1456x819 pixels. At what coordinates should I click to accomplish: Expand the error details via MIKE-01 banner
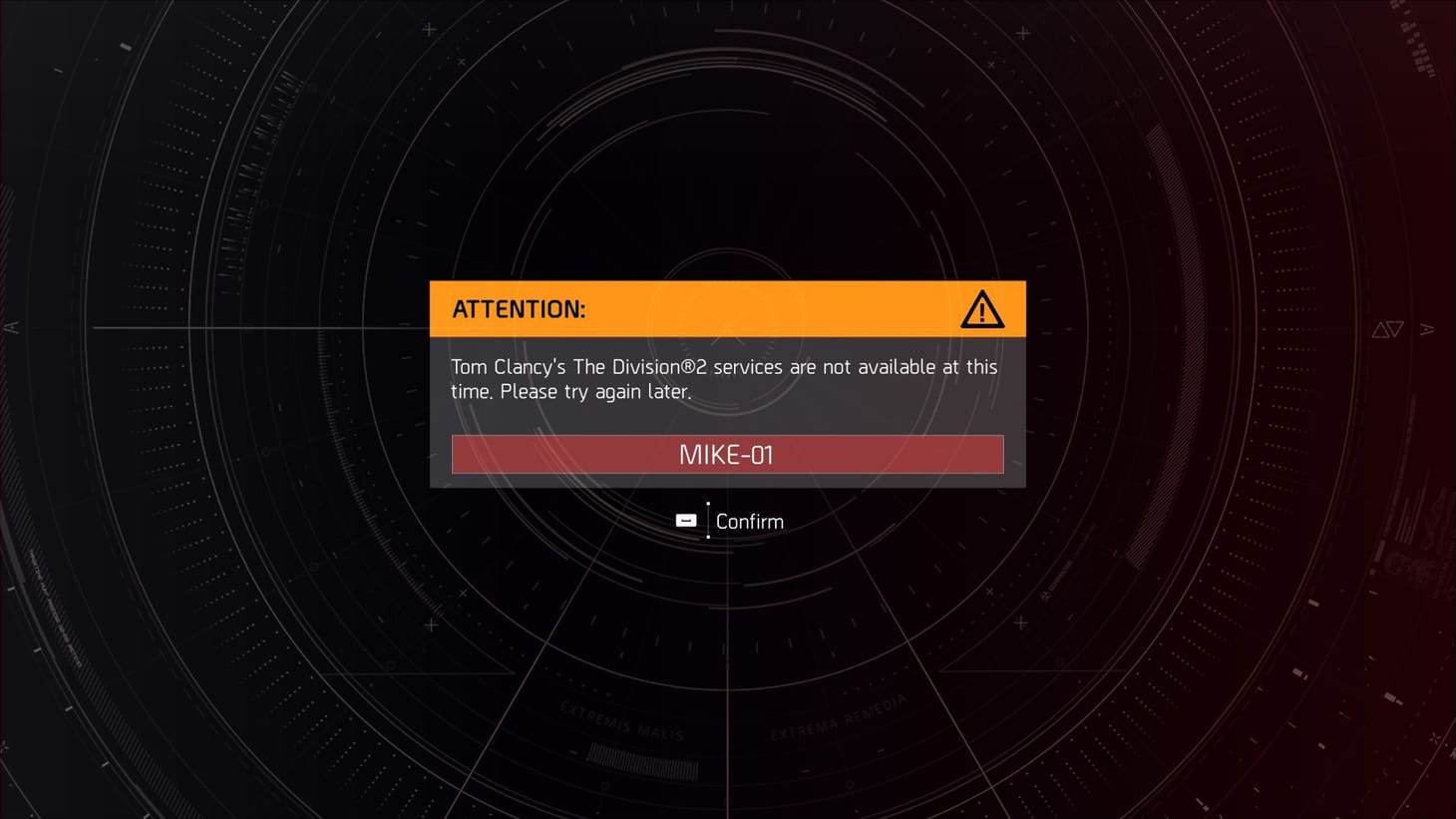pyautogui.click(x=727, y=454)
